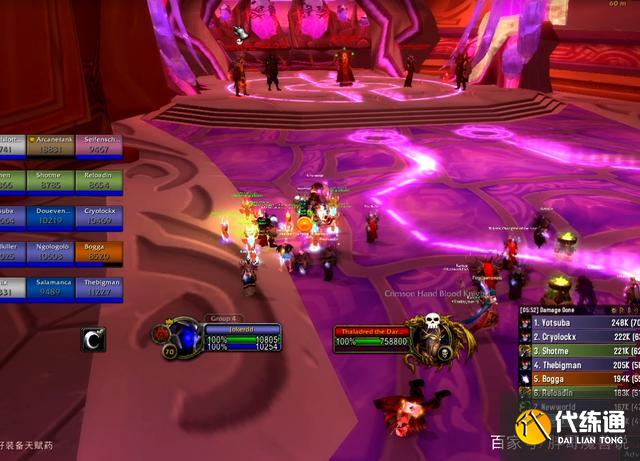This screenshot has height=461, width=640.
Task: Select Reloadin's raid frame
Action: tap(98, 180)
